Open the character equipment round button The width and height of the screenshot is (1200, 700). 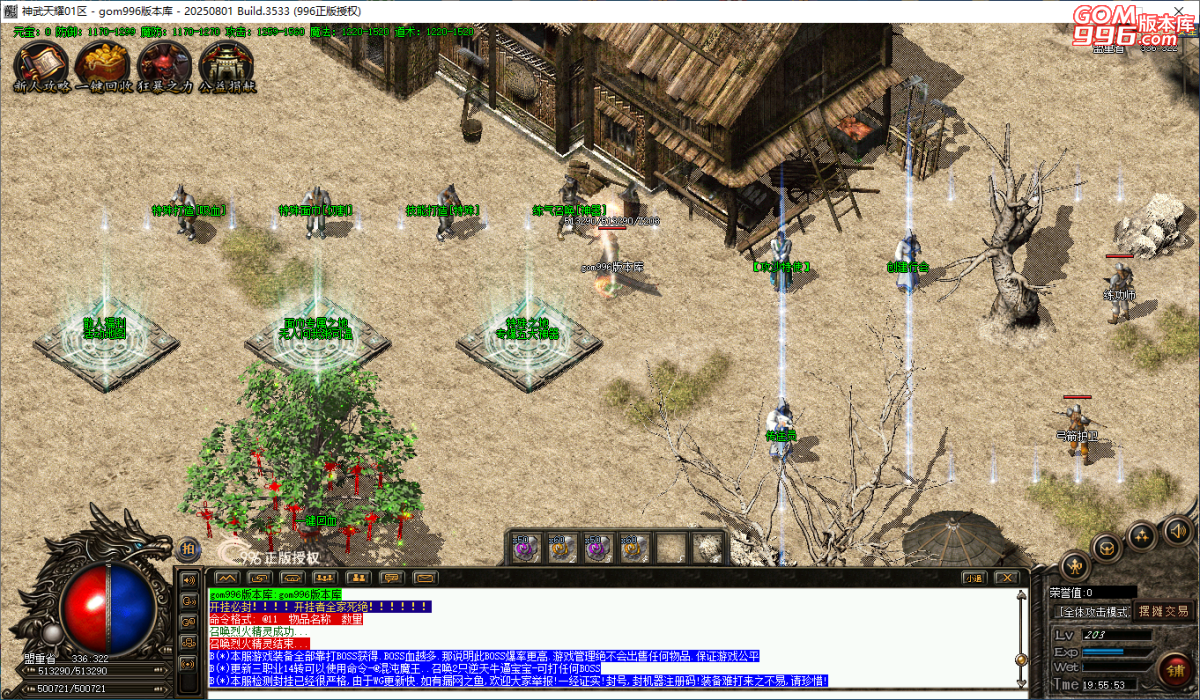pyautogui.click(x=1074, y=564)
